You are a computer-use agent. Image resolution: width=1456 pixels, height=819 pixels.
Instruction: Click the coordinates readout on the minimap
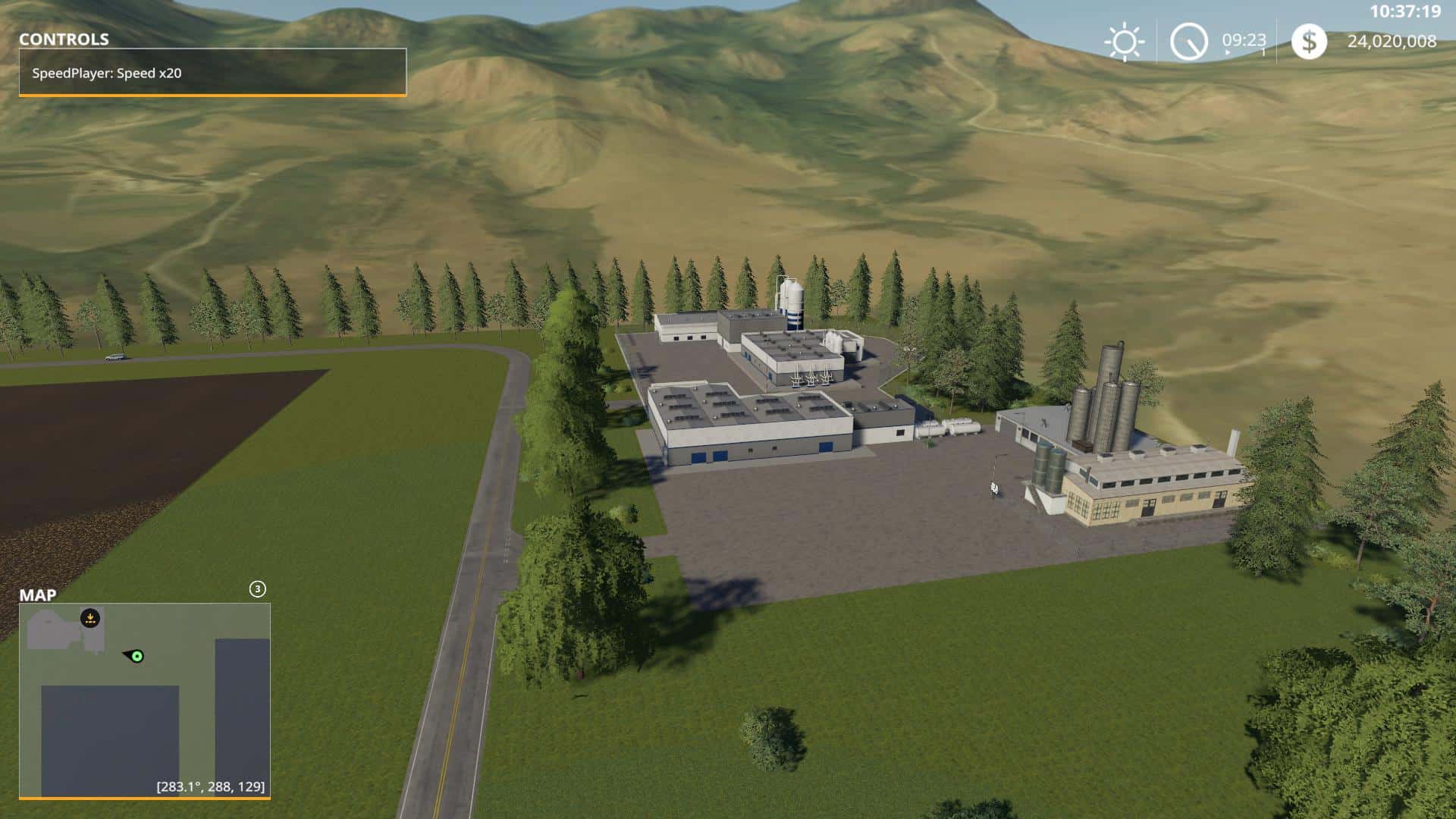coord(210,786)
